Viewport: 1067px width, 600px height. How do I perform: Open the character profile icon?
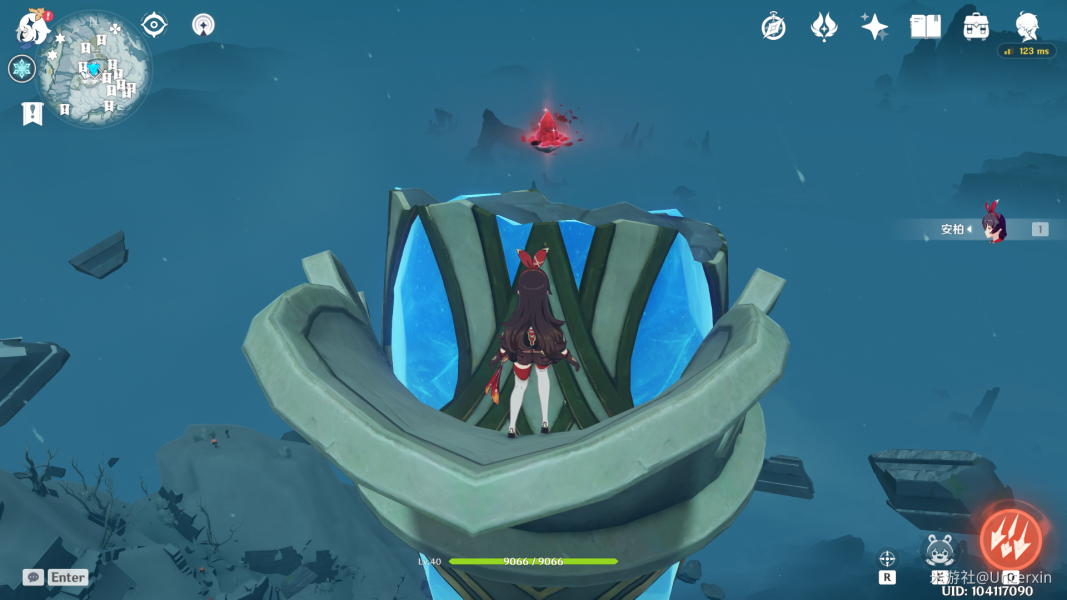1027,25
